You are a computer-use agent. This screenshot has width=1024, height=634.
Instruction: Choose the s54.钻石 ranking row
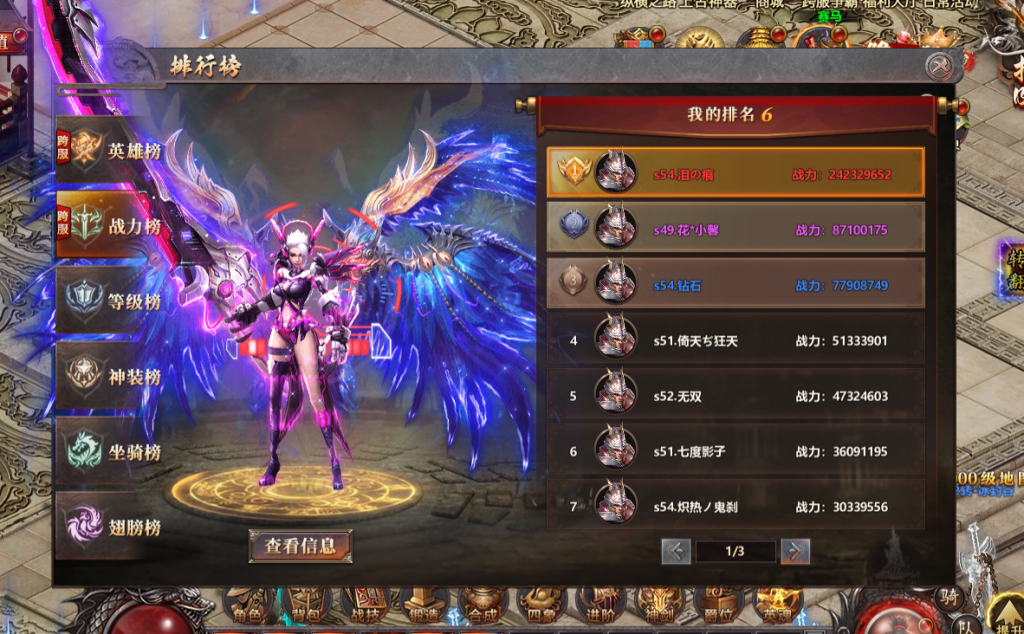tap(735, 284)
